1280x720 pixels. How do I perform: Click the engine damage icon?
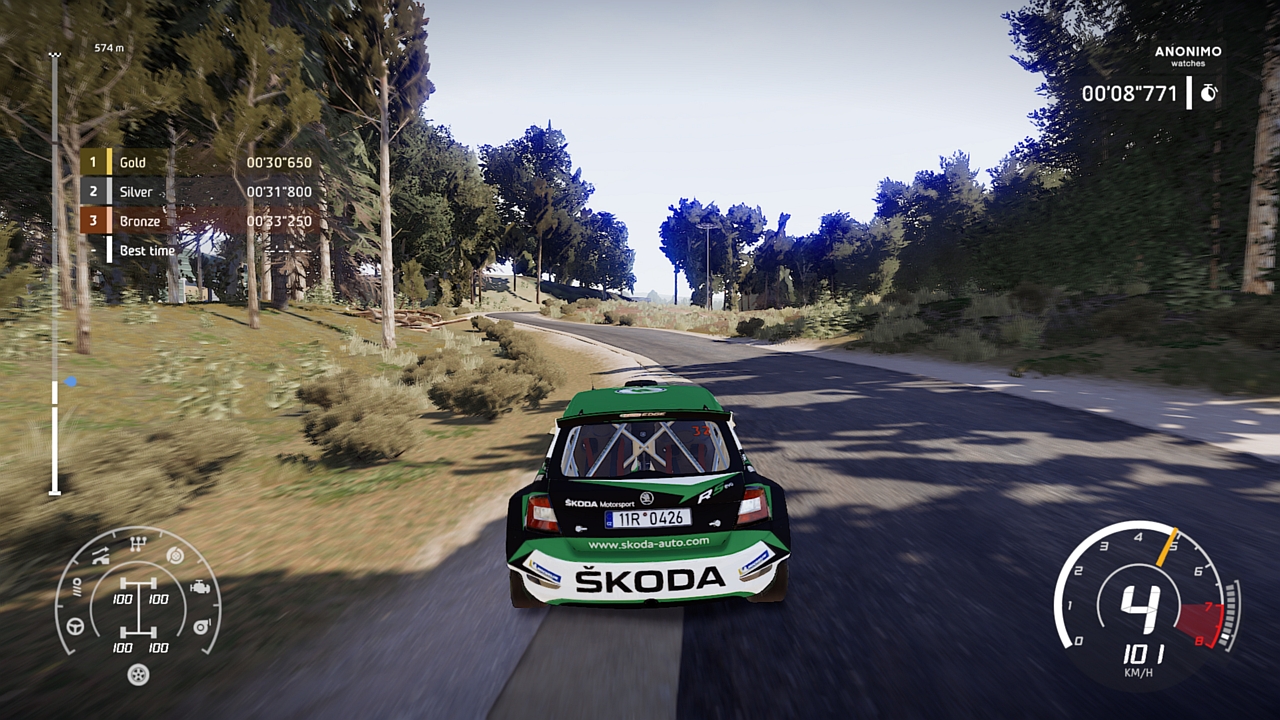click(200, 587)
